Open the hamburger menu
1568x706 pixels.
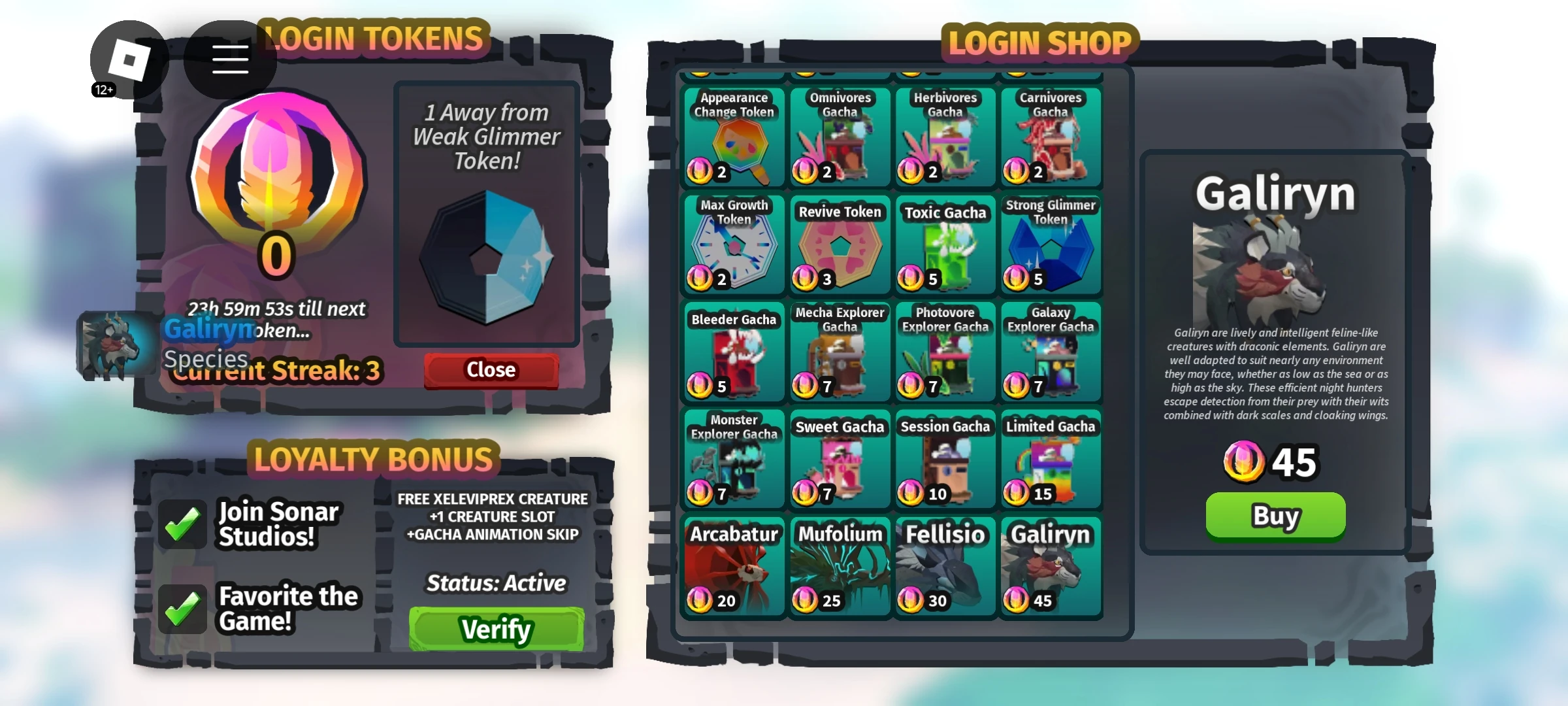click(229, 60)
